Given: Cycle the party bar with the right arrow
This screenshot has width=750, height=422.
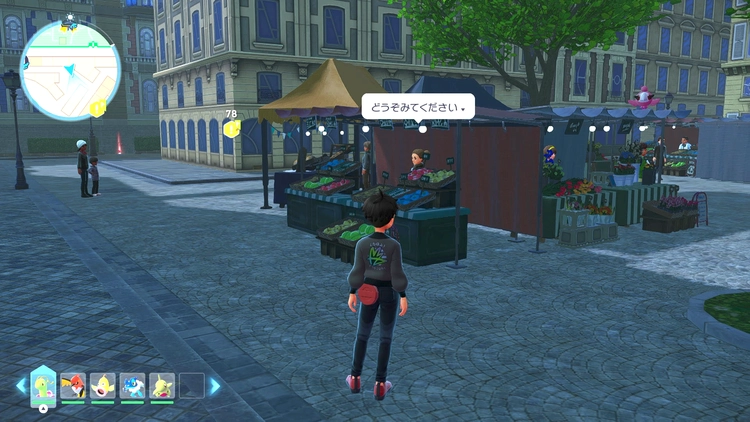Looking at the screenshot, I should (x=214, y=386).
